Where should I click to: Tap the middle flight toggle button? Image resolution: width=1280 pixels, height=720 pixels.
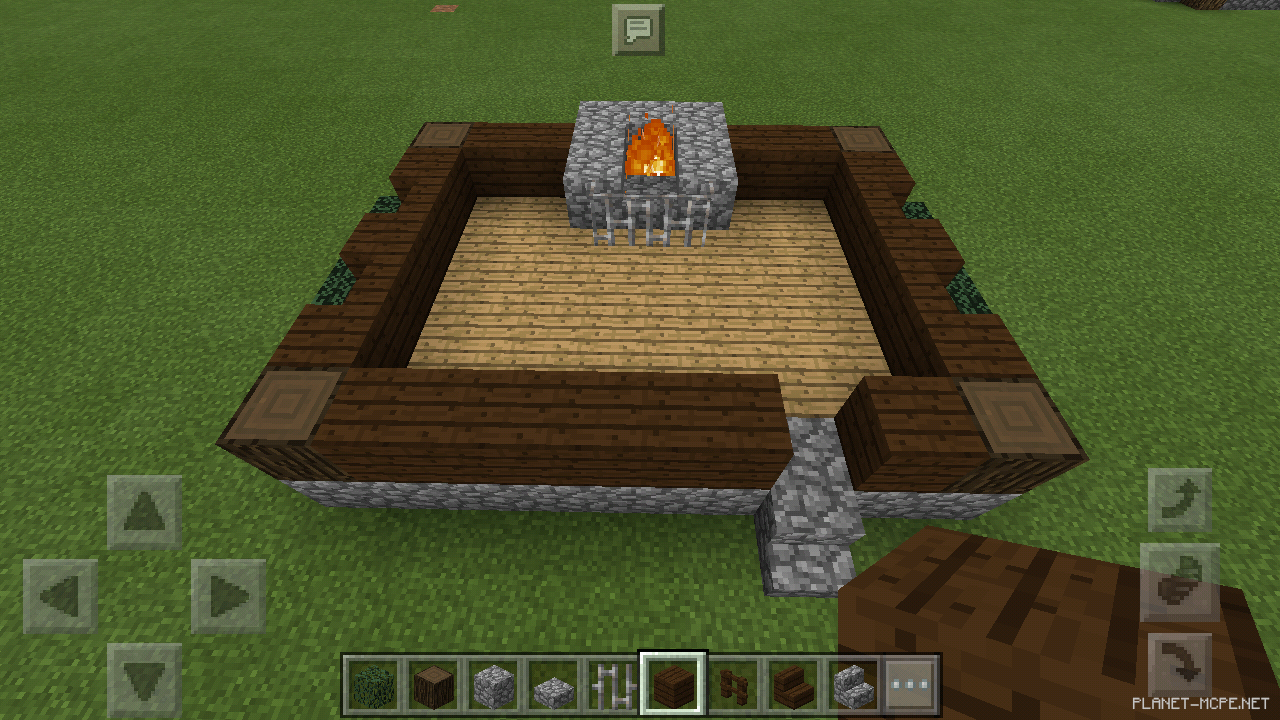1180,582
